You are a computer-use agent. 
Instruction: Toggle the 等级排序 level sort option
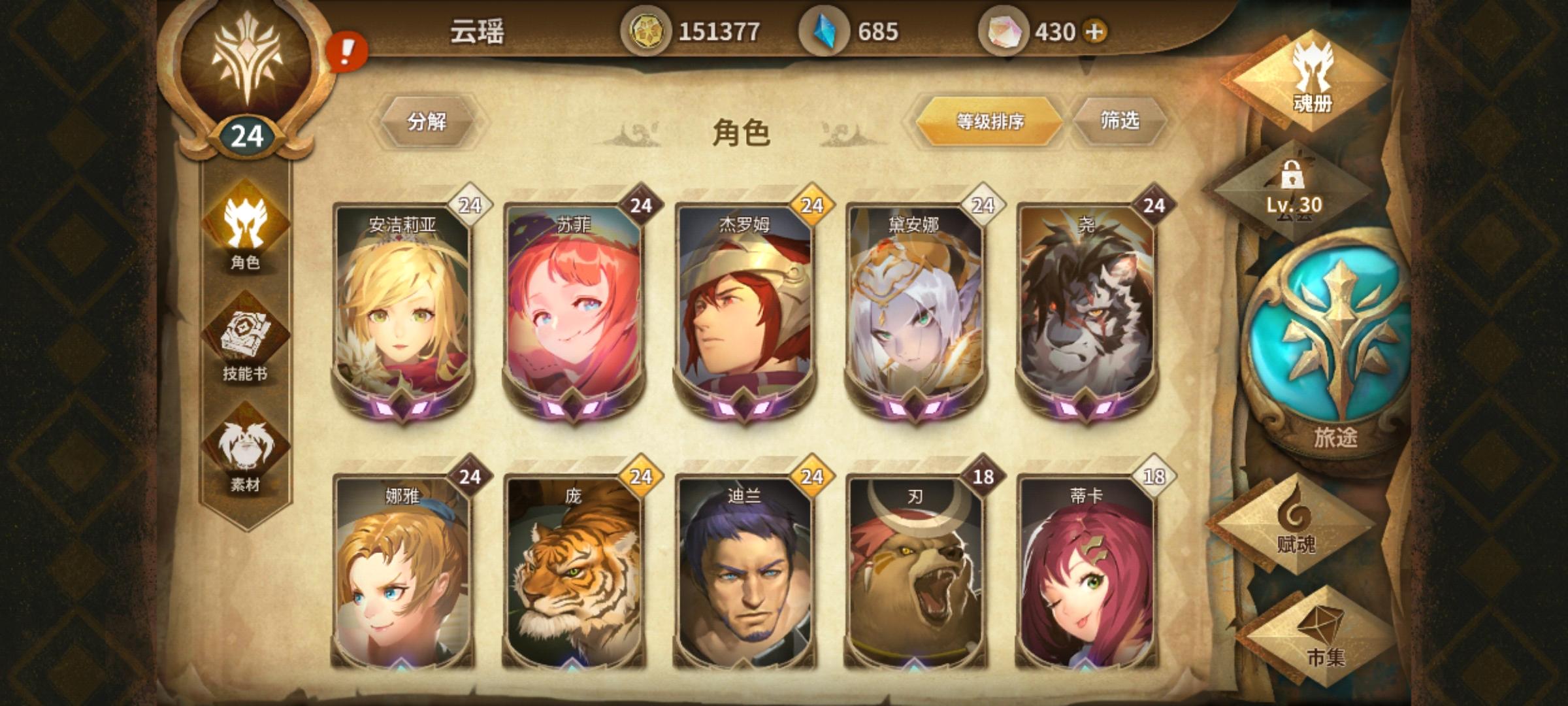pyautogui.click(x=990, y=122)
